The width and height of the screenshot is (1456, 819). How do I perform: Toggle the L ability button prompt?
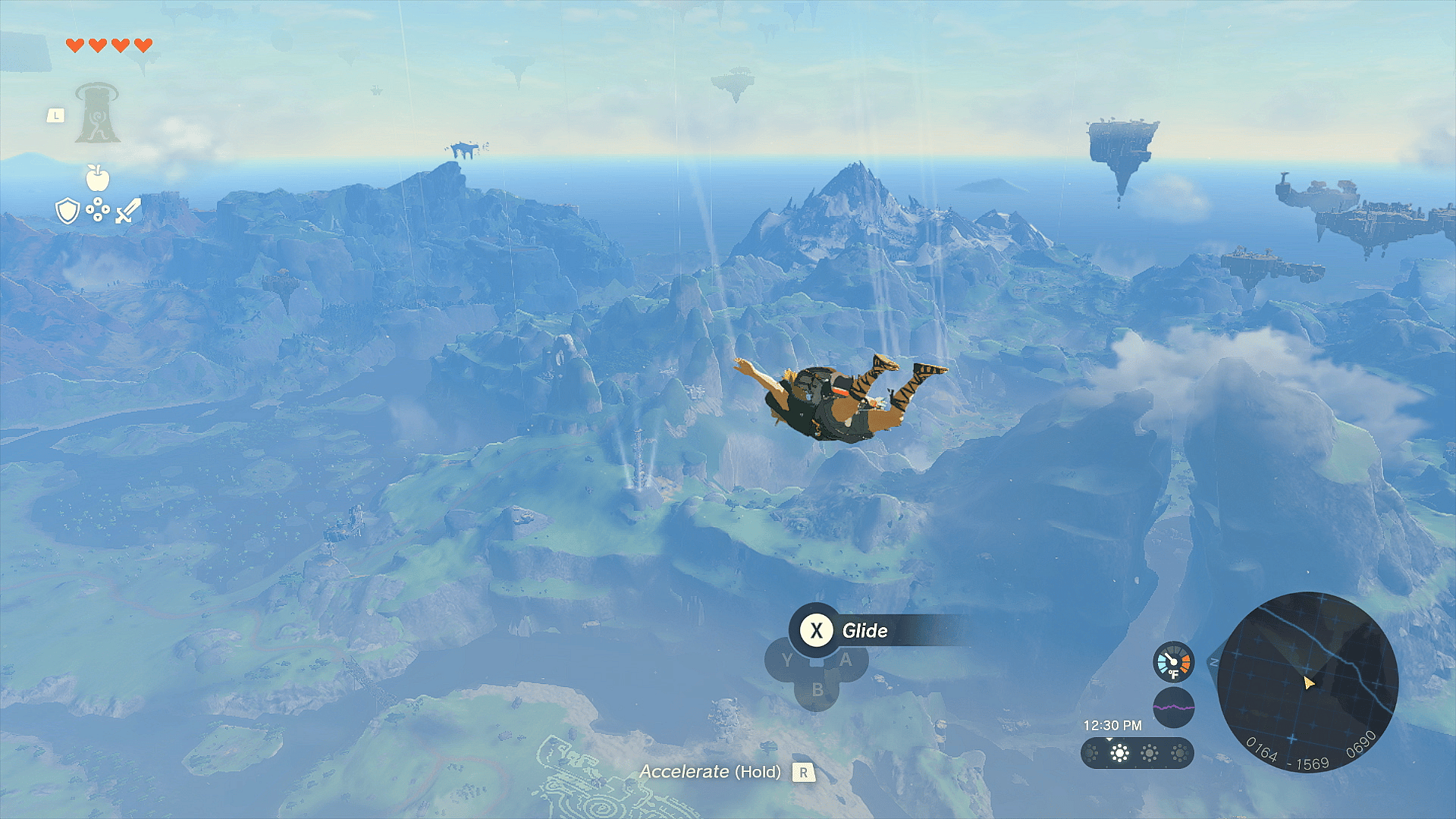[56, 114]
